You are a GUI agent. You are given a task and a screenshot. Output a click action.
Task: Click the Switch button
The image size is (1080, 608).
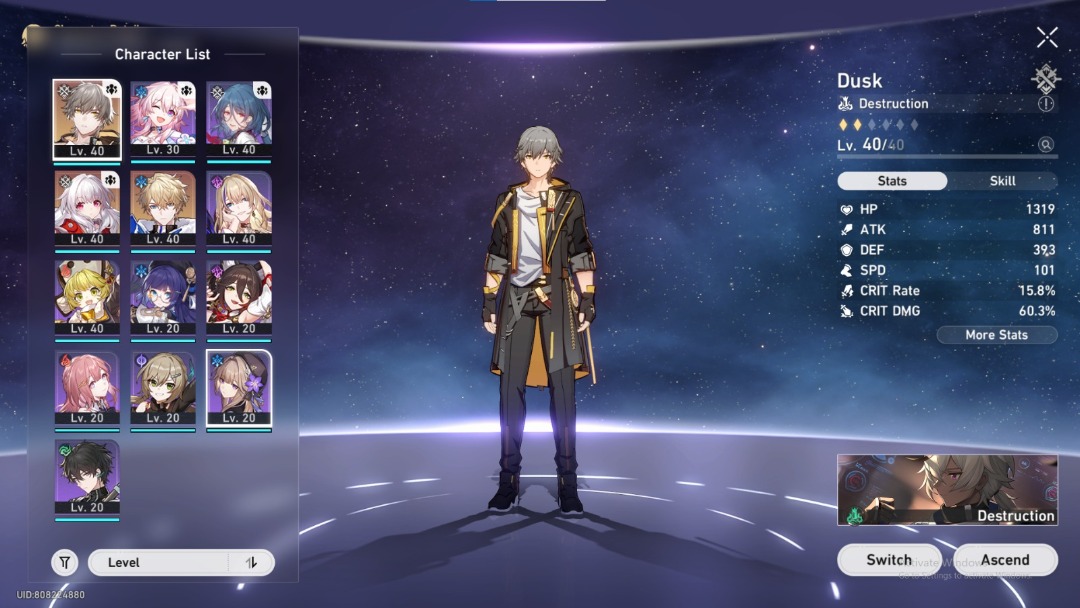[x=889, y=560]
